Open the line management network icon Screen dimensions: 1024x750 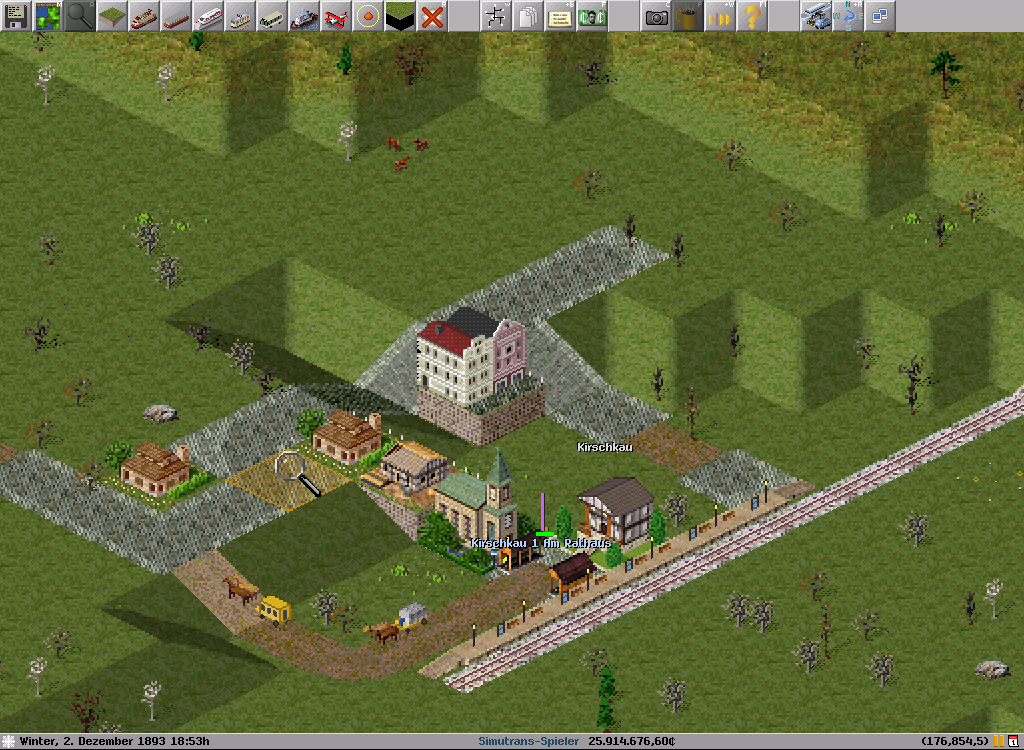(x=496, y=16)
